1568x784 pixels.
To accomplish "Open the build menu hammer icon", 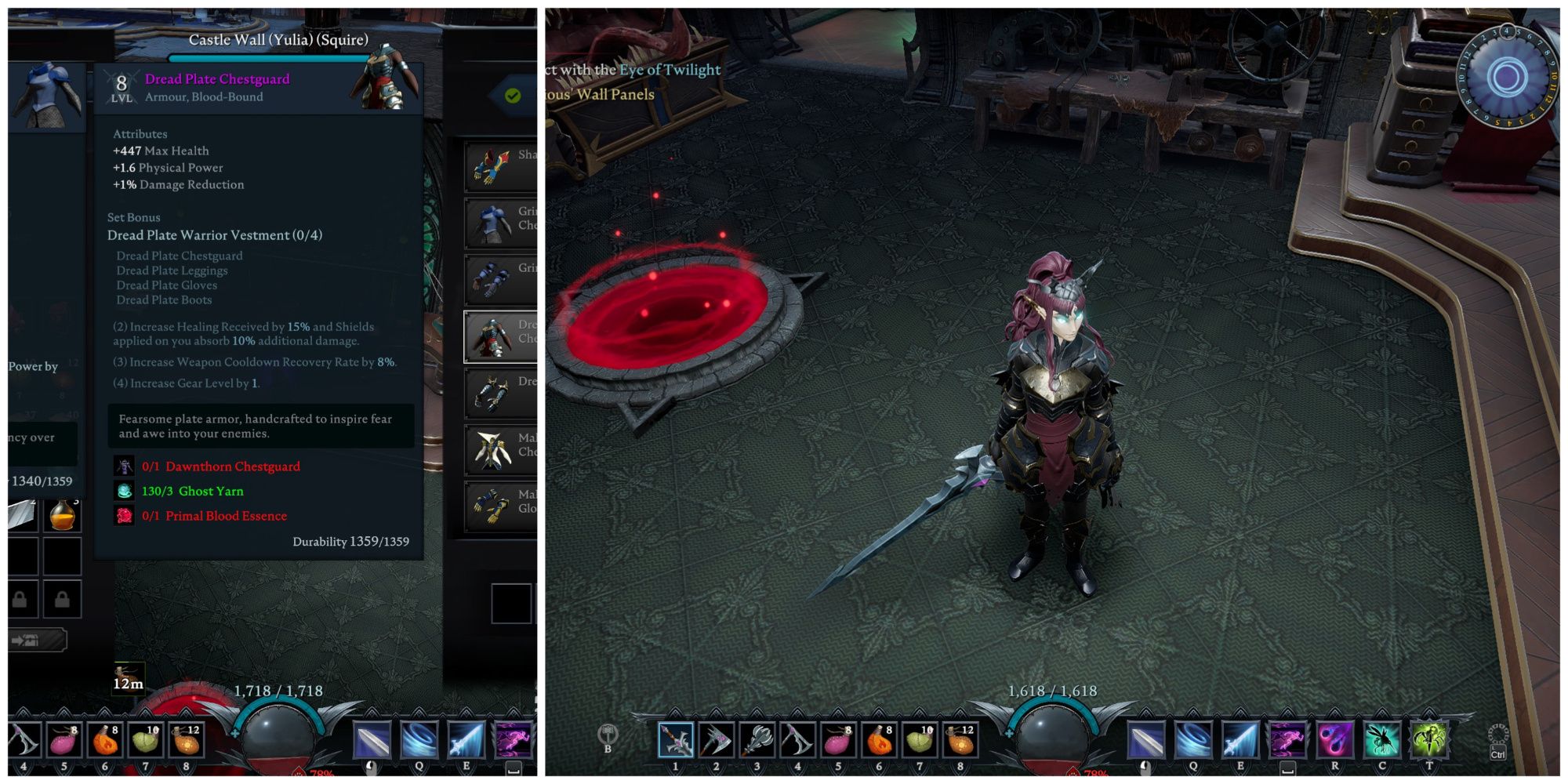I will [x=608, y=735].
